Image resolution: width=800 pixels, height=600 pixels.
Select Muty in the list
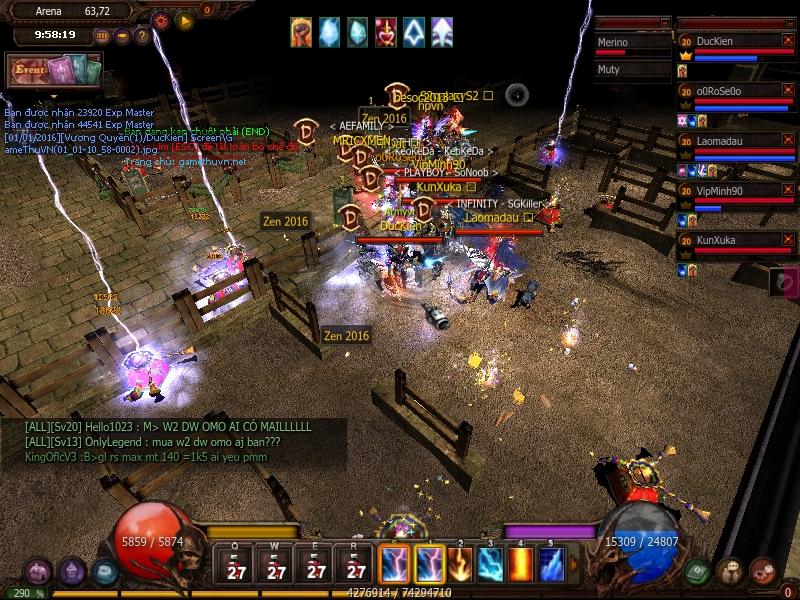632,70
